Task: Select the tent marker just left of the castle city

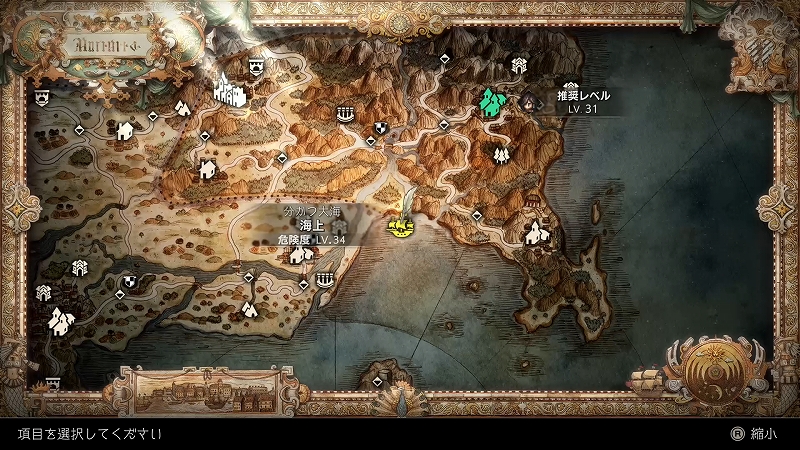Action: (183, 106)
